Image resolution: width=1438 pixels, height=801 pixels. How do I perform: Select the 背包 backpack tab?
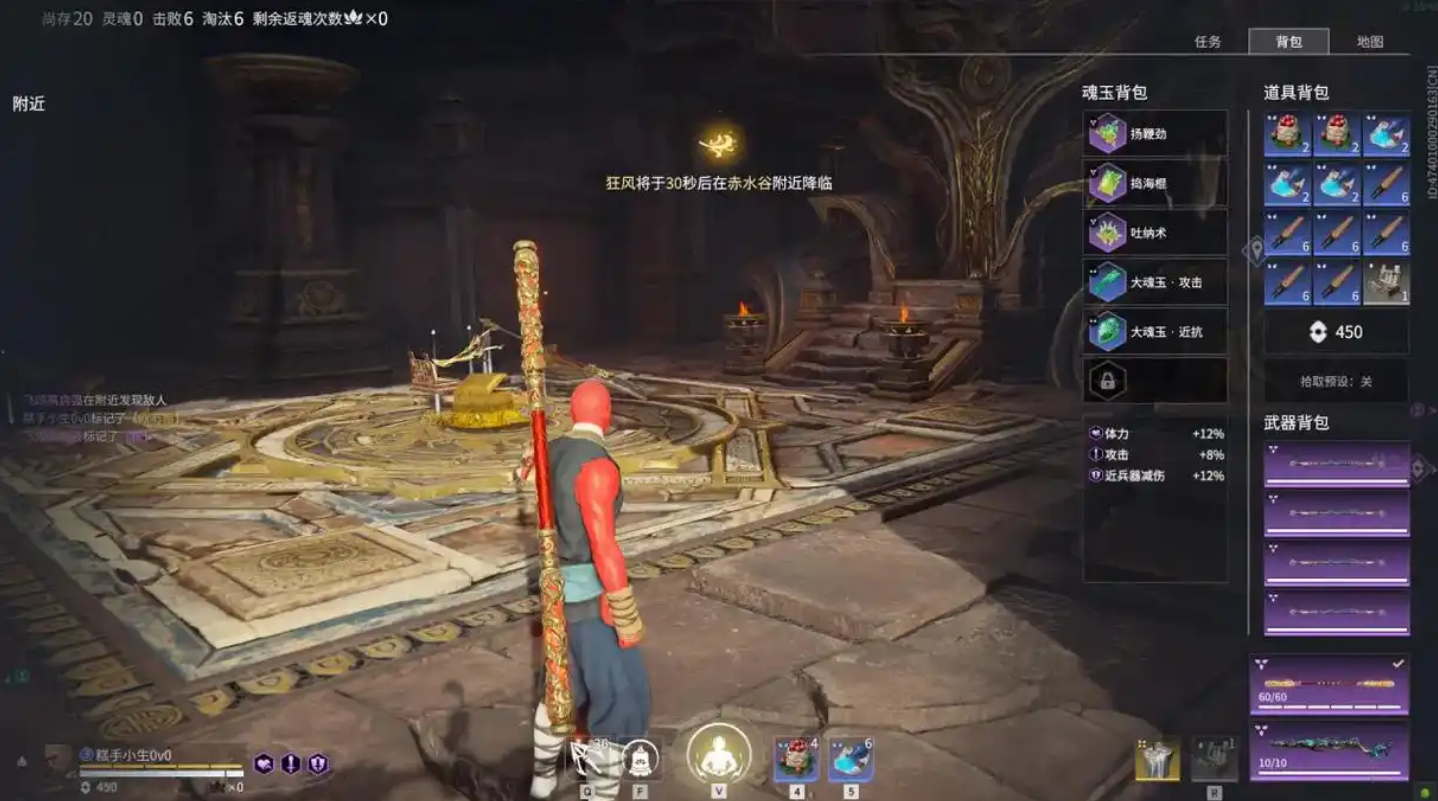pyautogui.click(x=1288, y=42)
